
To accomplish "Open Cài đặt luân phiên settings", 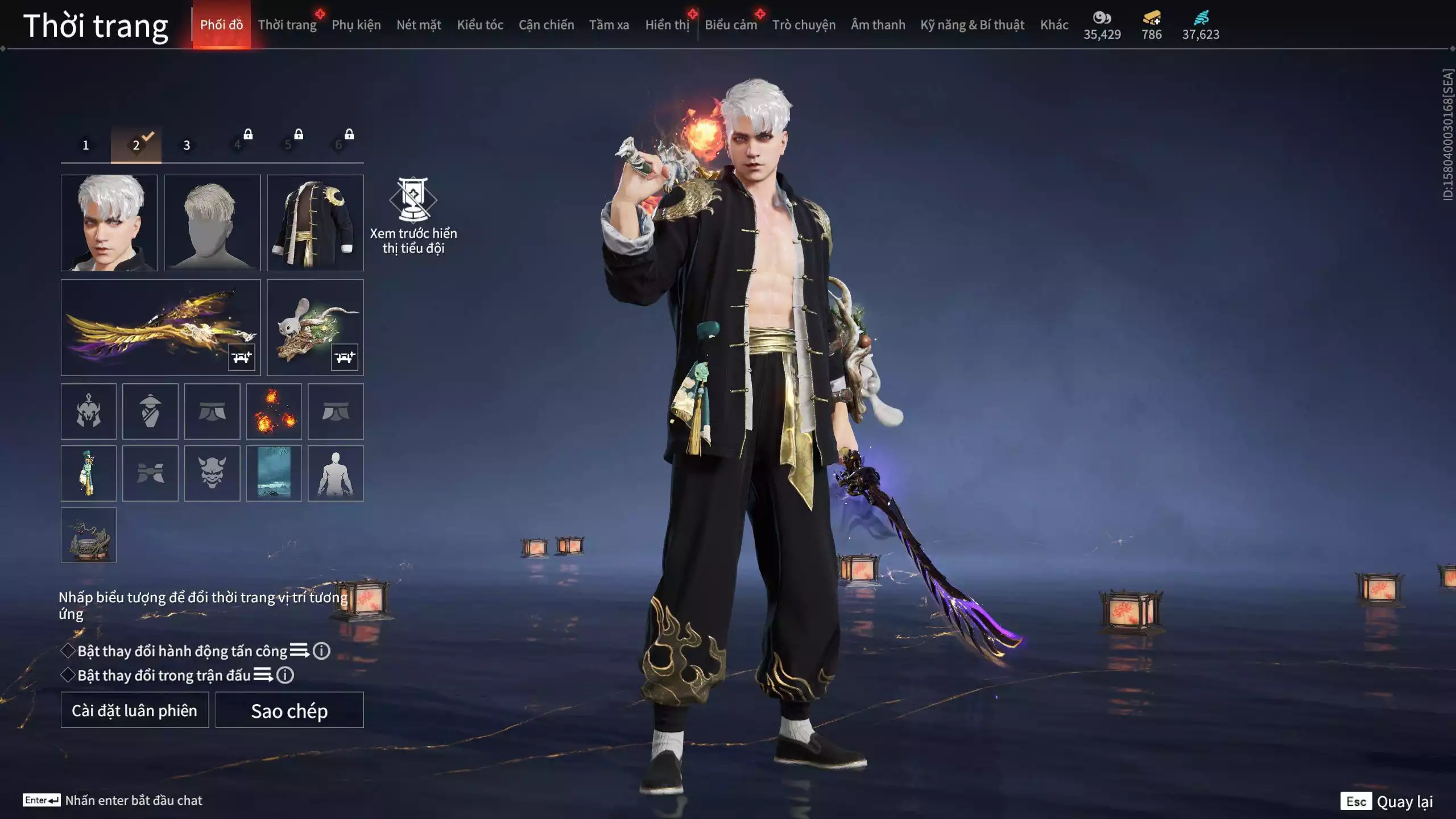I will pyautogui.click(x=135, y=710).
